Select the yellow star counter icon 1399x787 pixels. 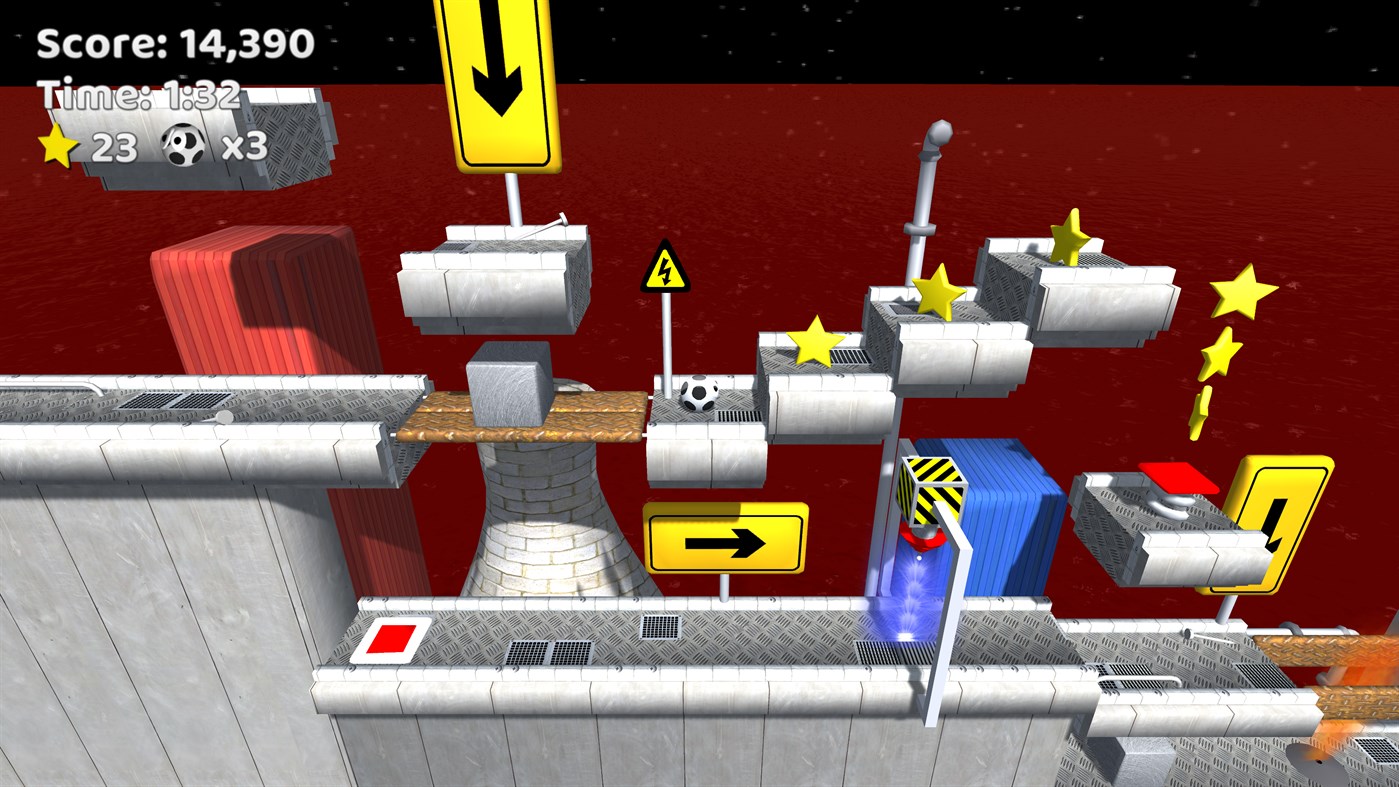coord(58,143)
